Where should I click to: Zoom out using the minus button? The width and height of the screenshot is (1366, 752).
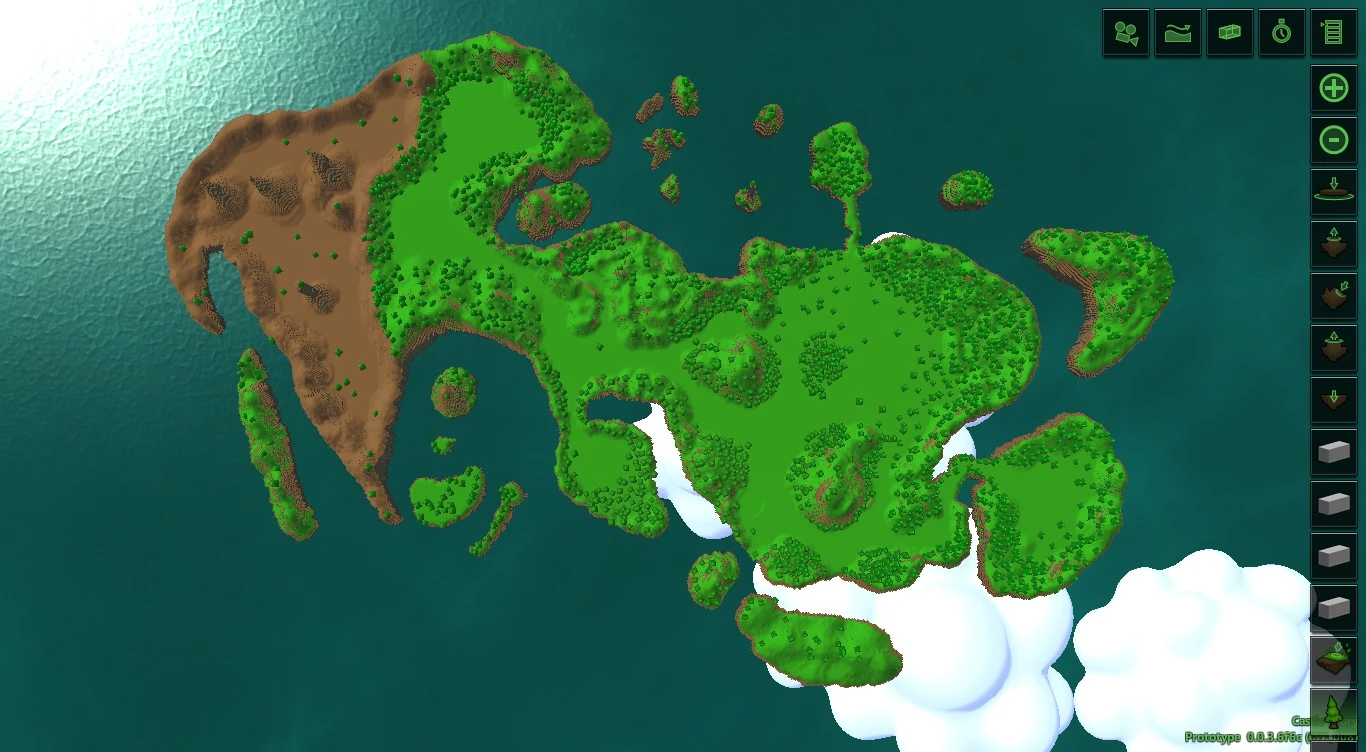tap(1333, 140)
